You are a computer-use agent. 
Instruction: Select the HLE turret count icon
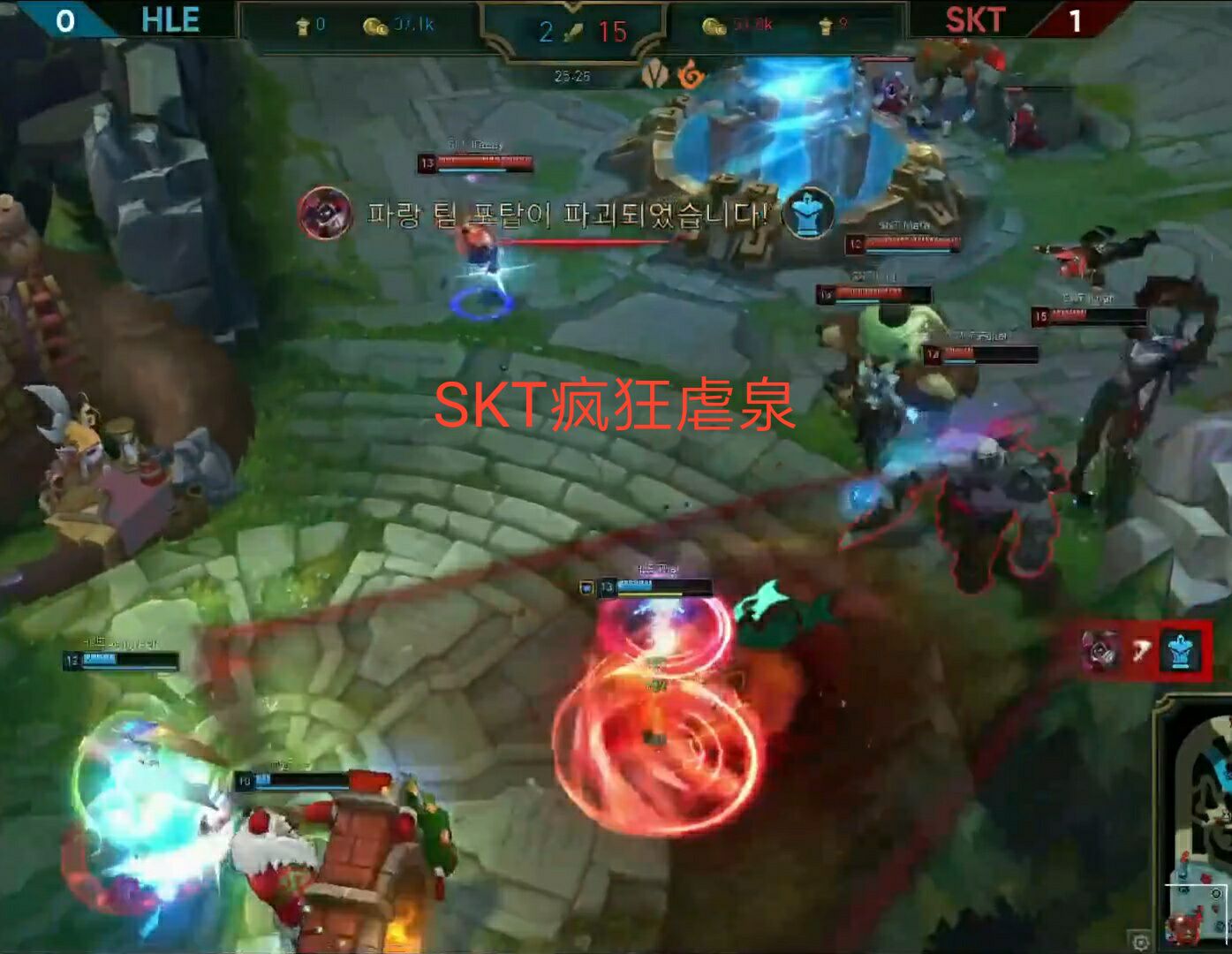click(304, 24)
